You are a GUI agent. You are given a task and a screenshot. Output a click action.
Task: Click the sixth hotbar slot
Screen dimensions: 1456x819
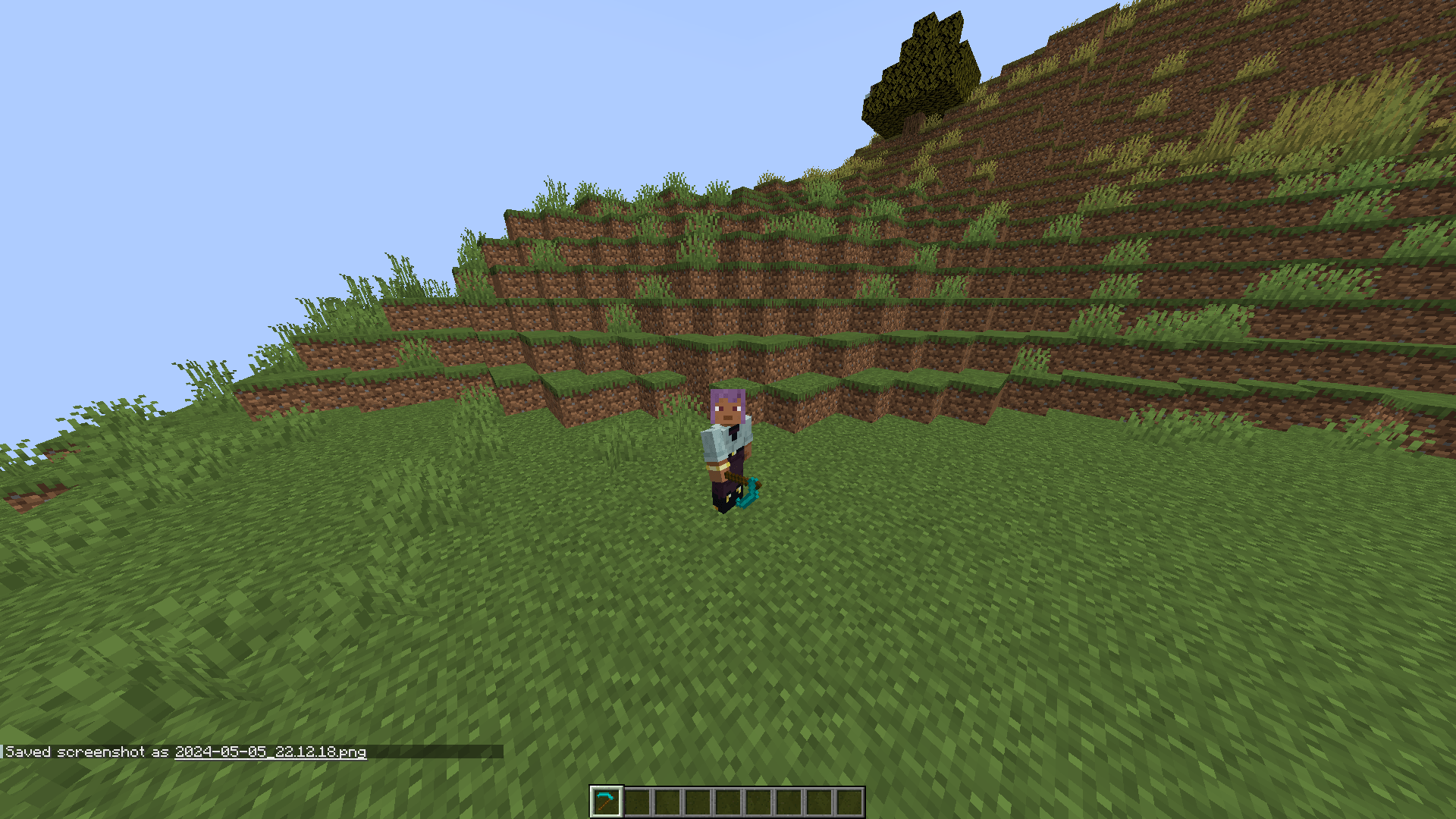click(757, 802)
